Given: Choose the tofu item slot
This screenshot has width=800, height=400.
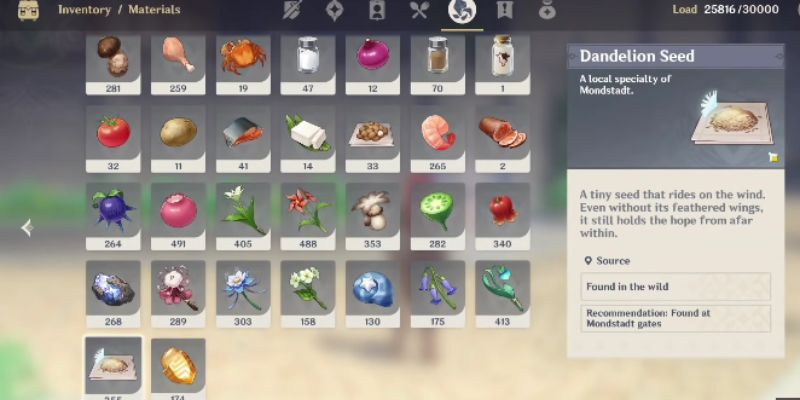Looking at the screenshot, I should (x=307, y=134).
